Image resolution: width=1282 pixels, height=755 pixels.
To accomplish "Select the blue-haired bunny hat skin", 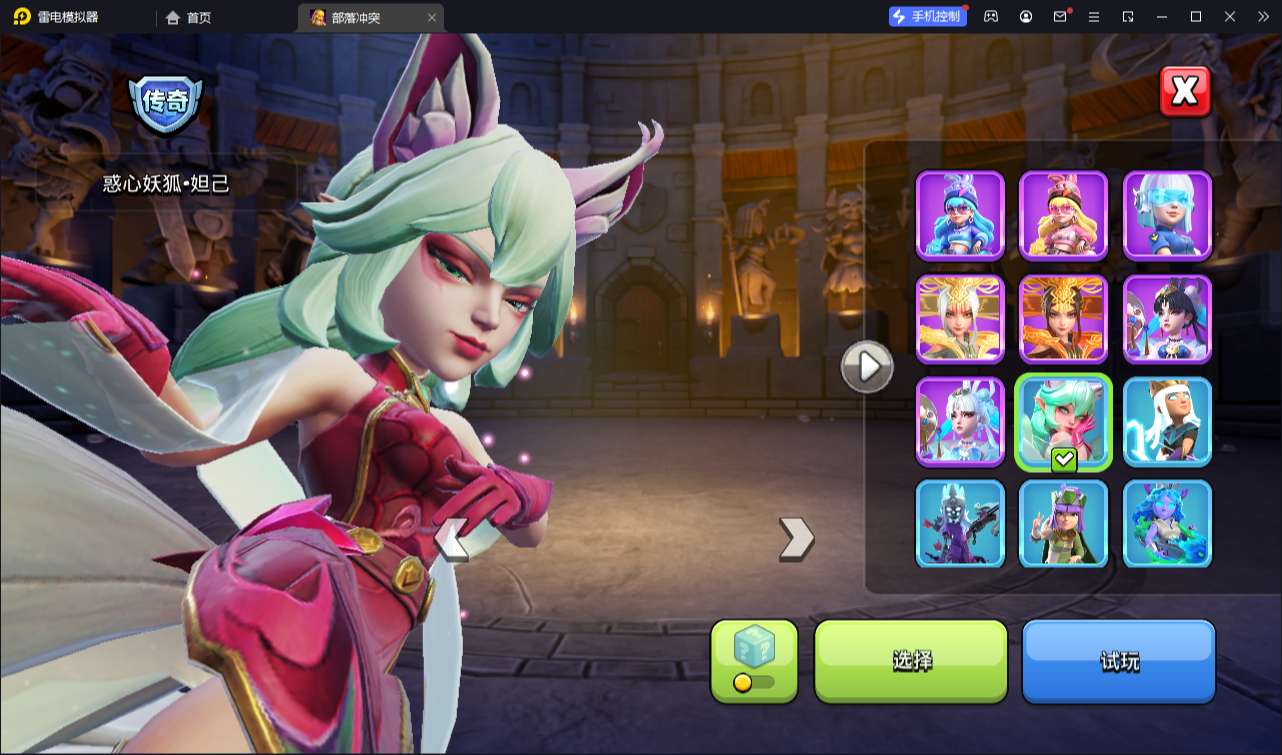I will [960, 216].
